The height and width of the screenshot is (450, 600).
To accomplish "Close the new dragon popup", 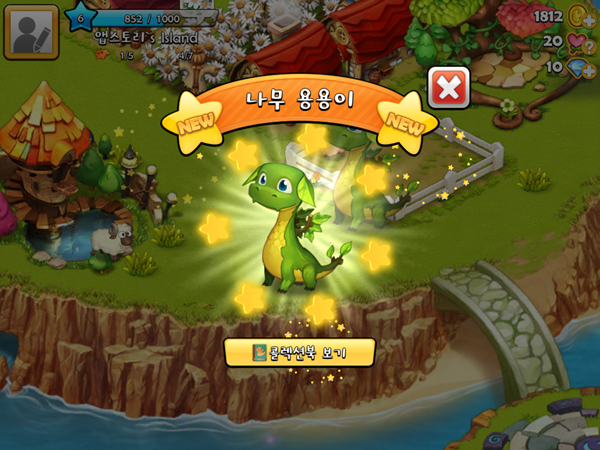I will (x=449, y=88).
